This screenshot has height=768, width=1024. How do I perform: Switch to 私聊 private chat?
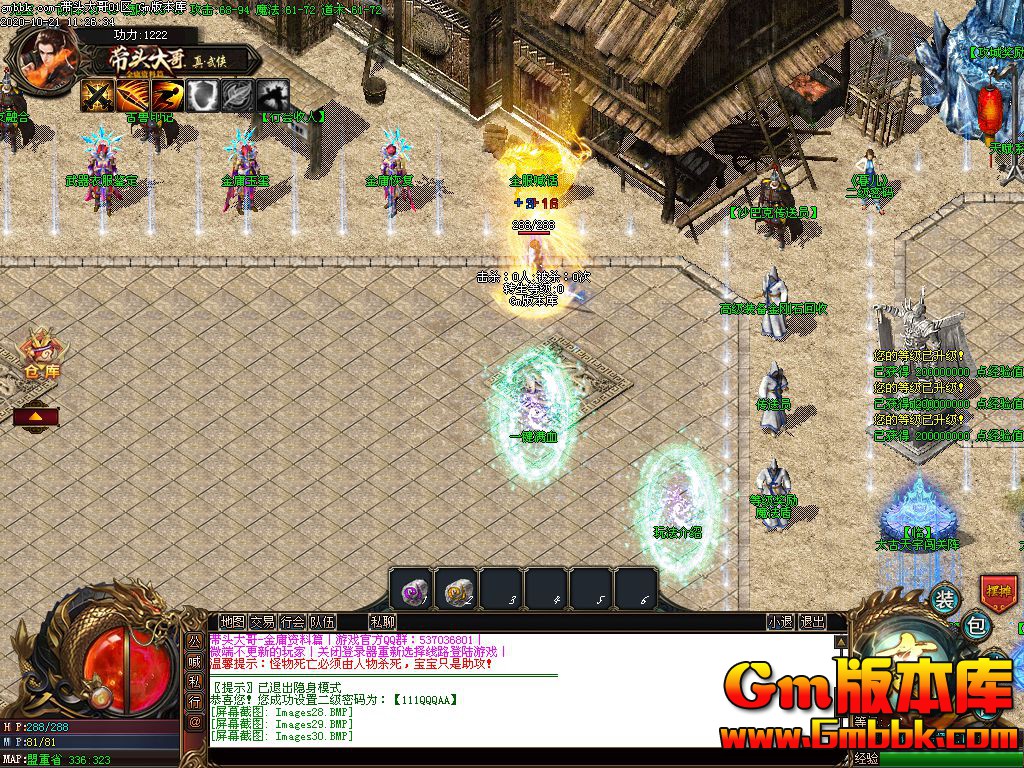382,622
